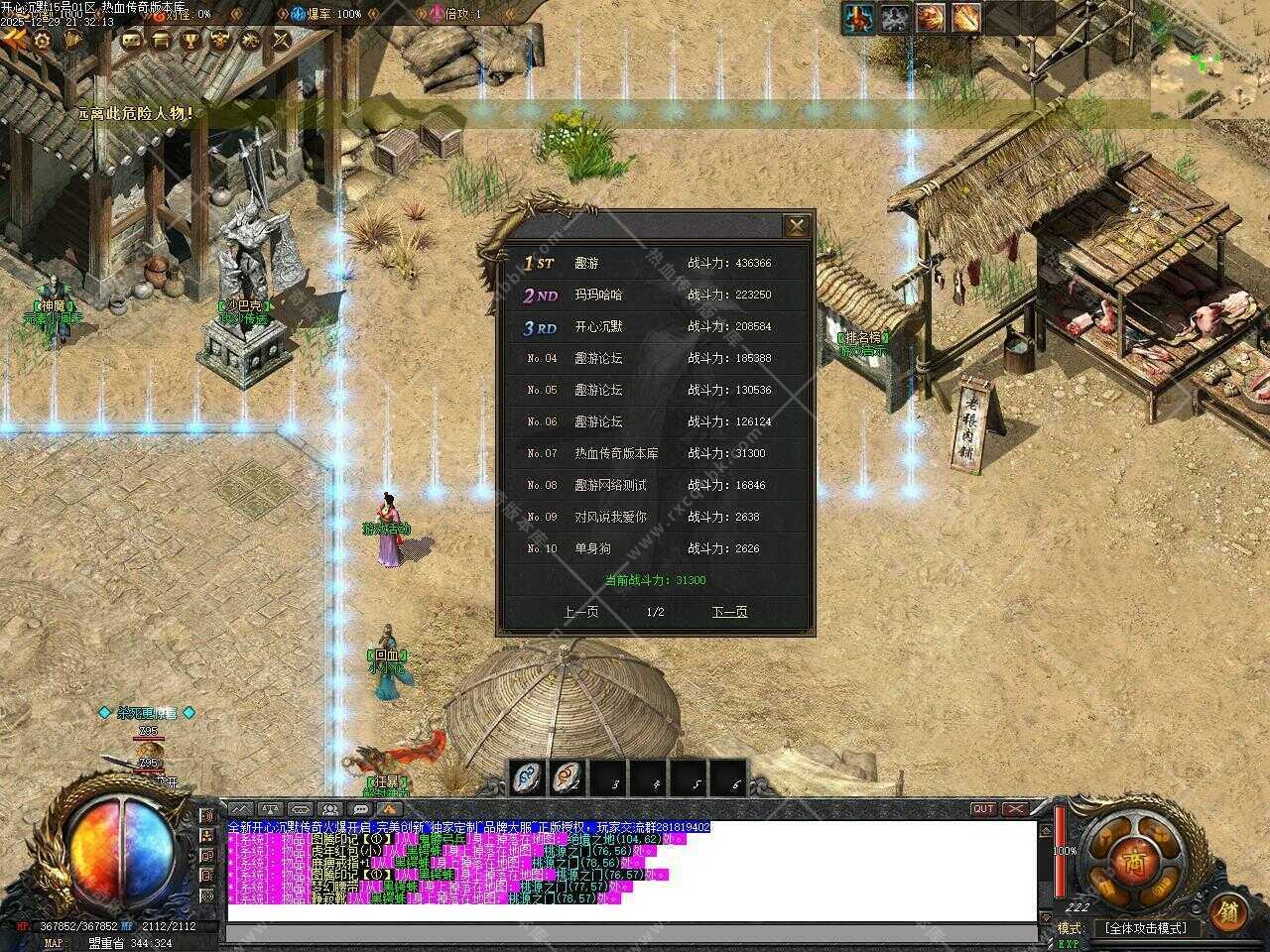The width and height of the screenshot is (1270, 952).
Task: Select second-place player 玛玛哈哈 in the ranking
Action: pos(599,295)
